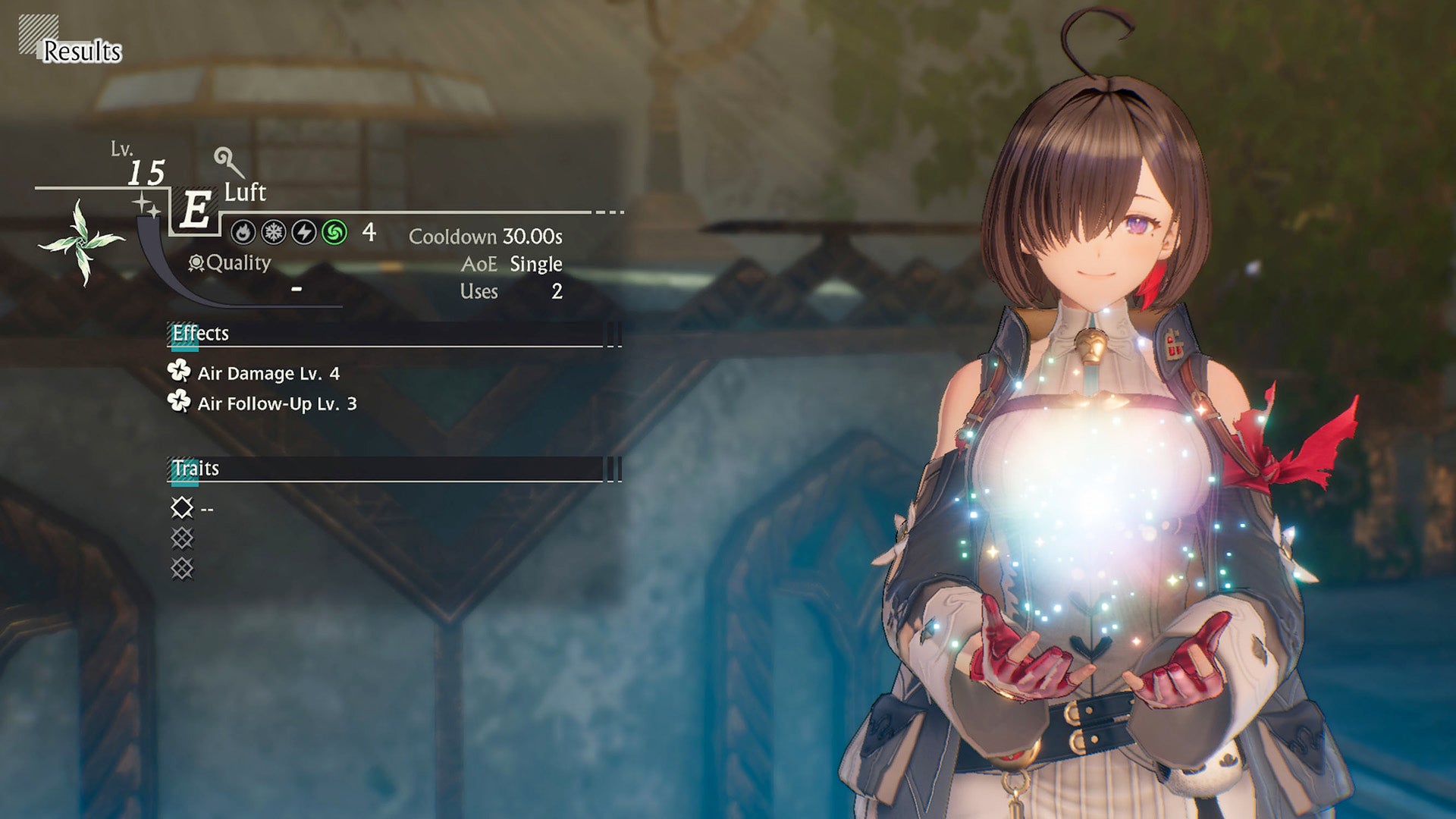Select the third trait slot diamond
1456x819 pixels.
pos(183,568)
